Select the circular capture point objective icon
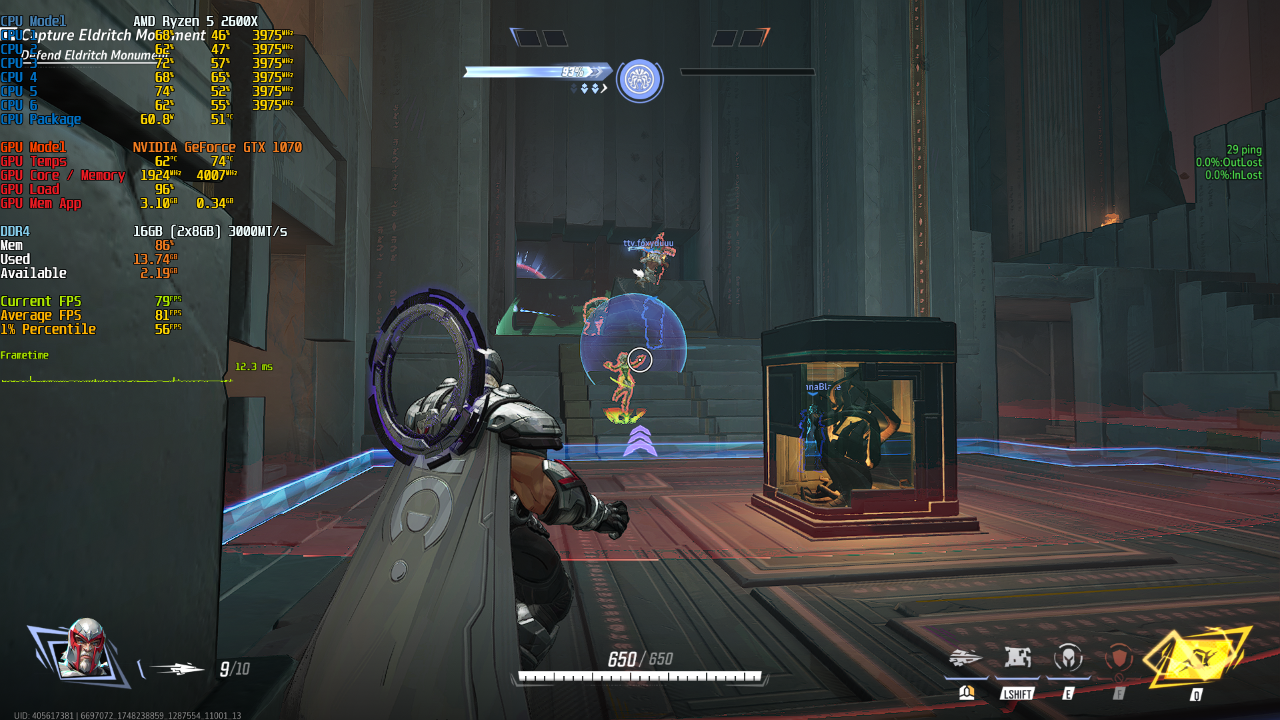 (639, 80)
